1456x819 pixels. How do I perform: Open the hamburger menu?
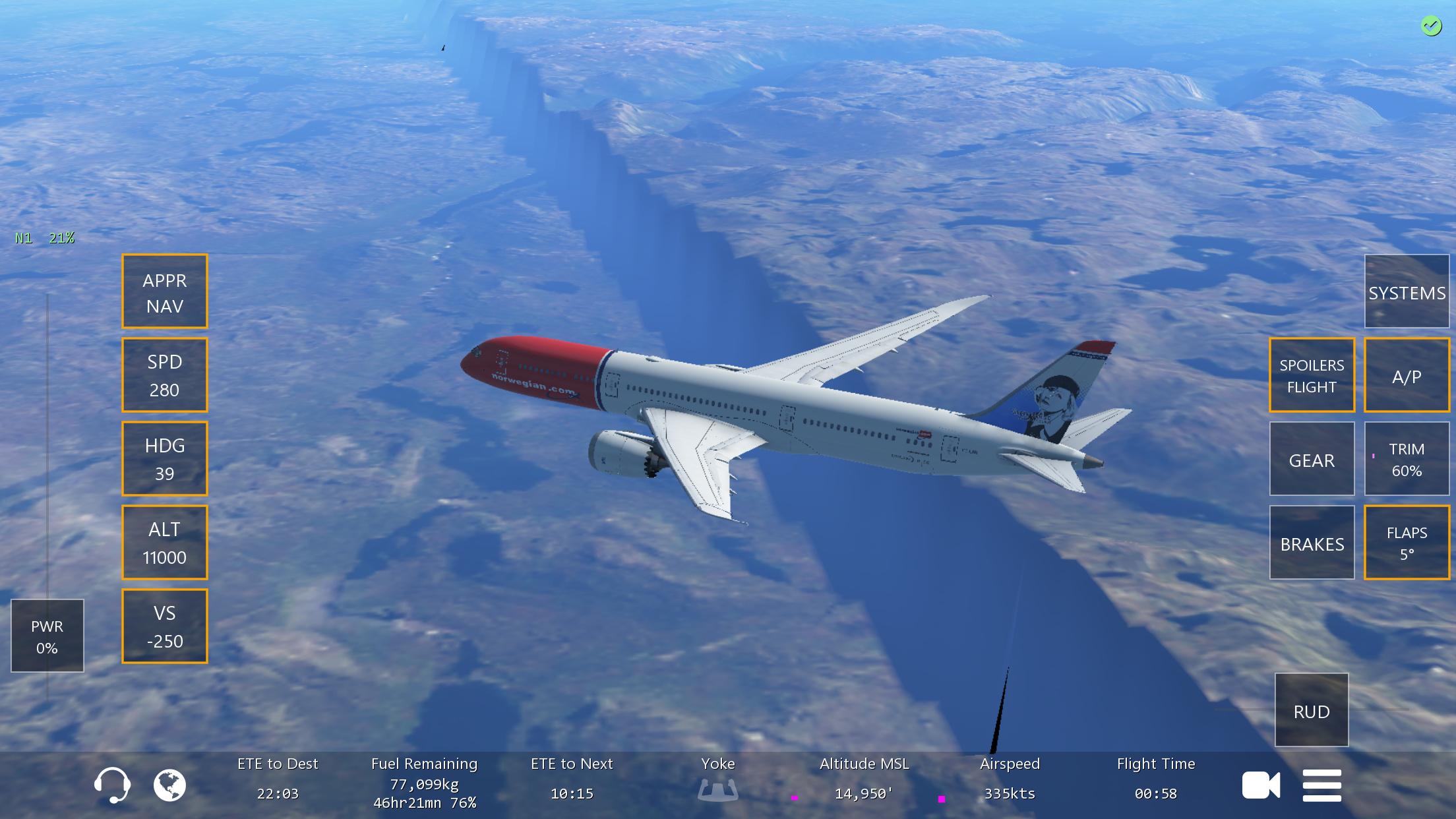[1321, 785]
